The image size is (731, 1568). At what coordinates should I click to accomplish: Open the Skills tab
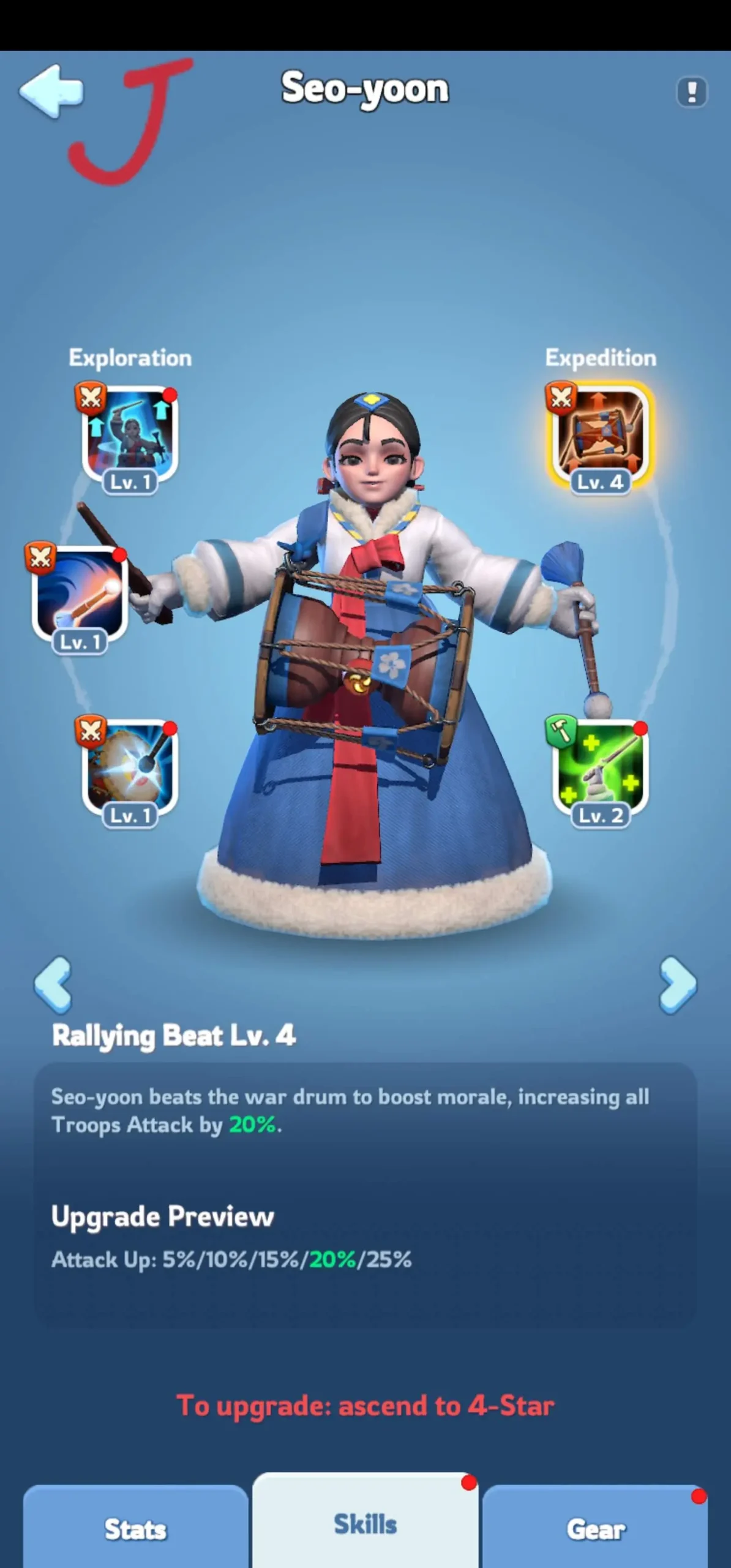(365, 1524)
